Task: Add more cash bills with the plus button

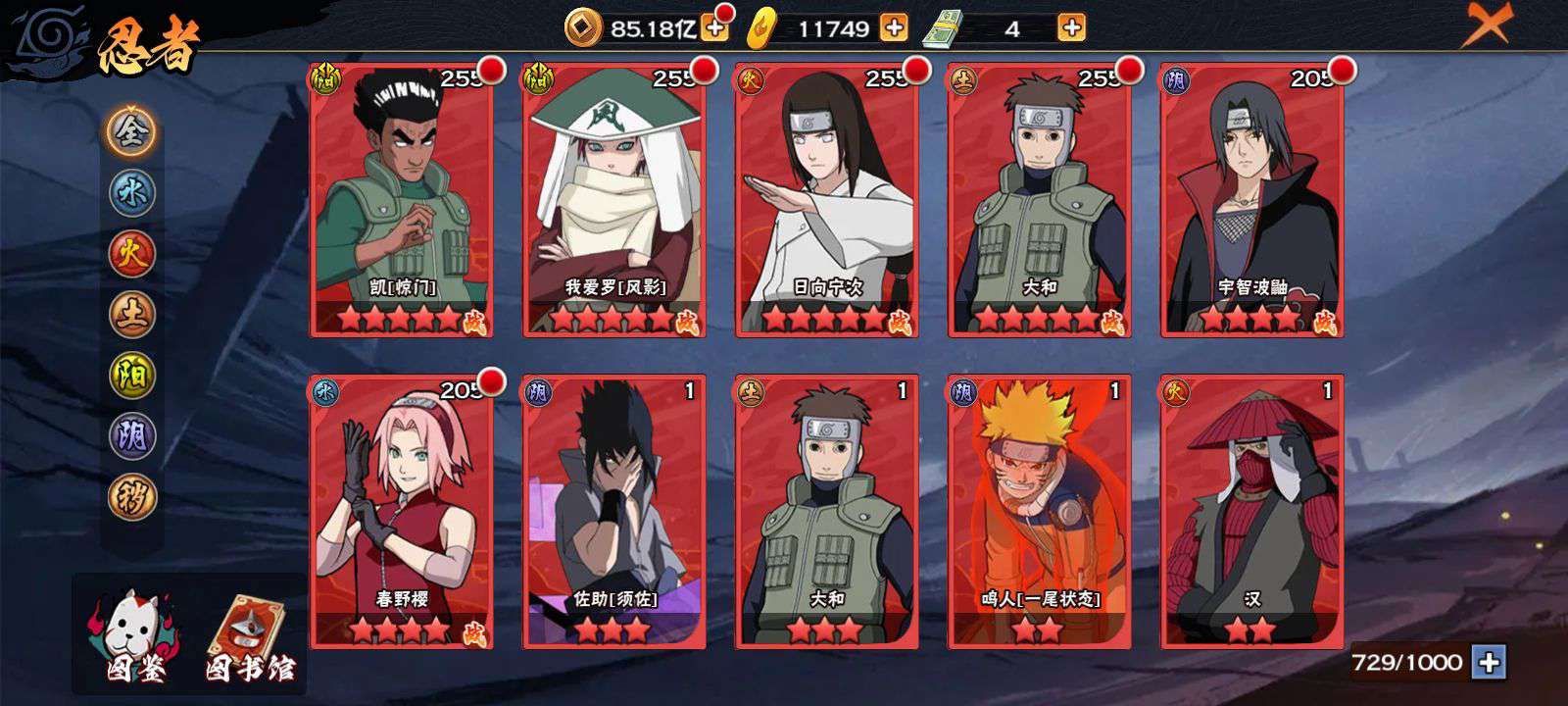Action: pos(1072,28)
